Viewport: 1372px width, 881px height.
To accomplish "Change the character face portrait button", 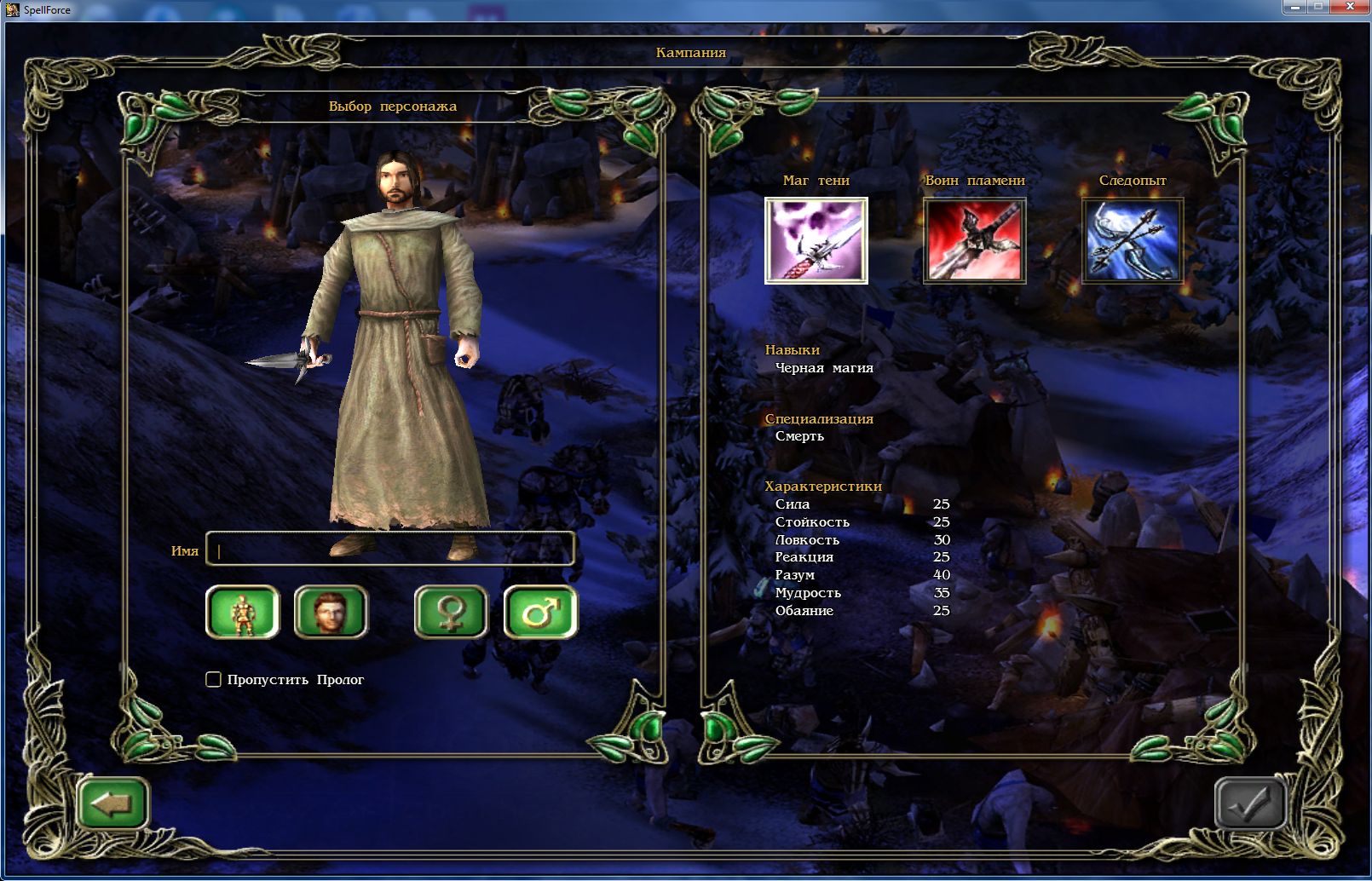I will (331, 612).
